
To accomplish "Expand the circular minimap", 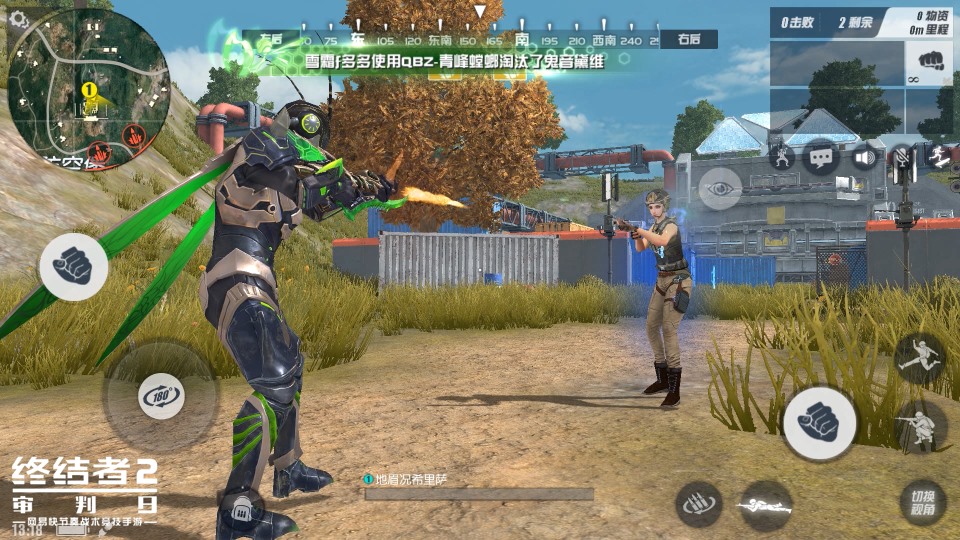I will (x=88, y=88).
